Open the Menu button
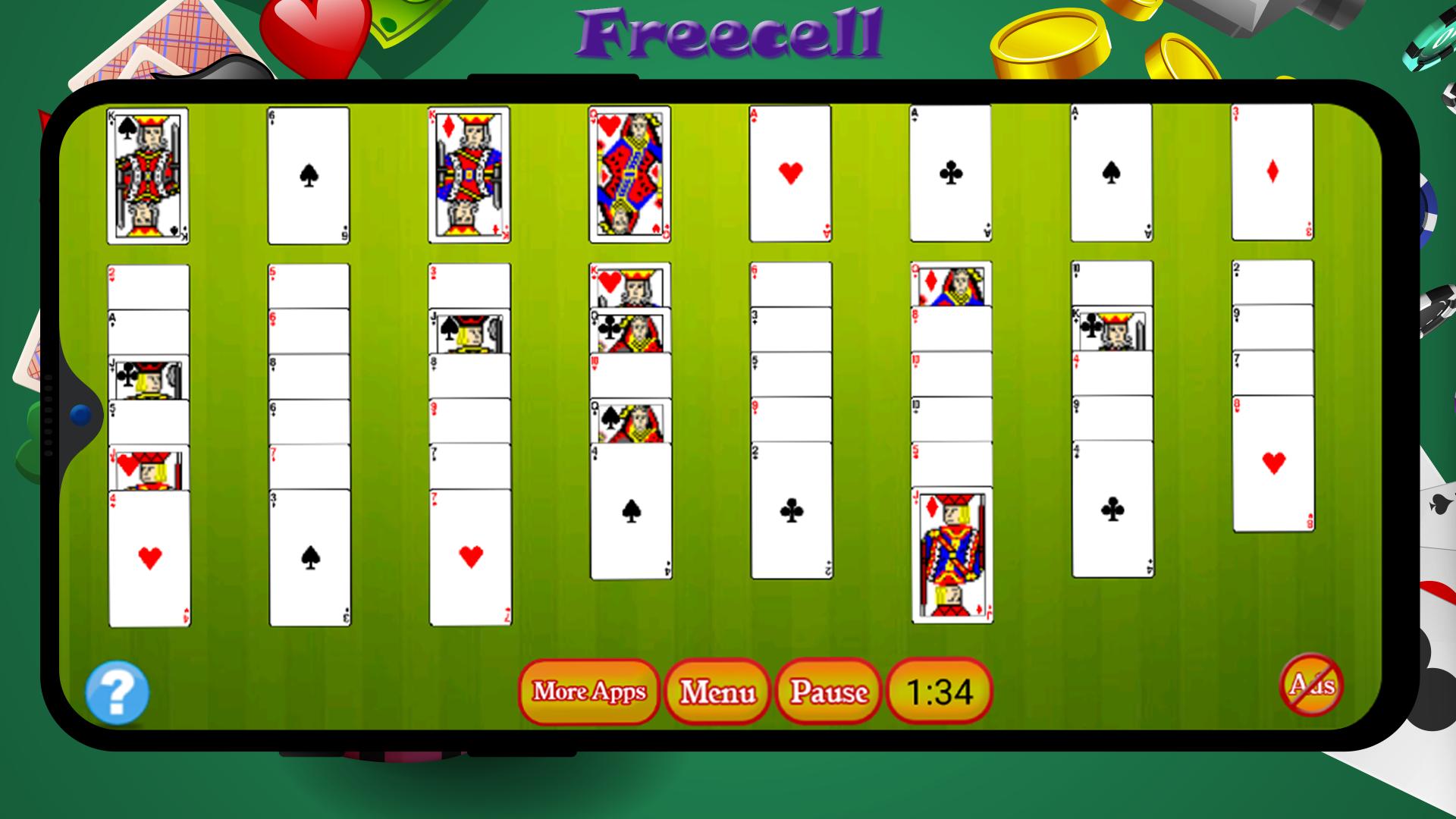1456x819 pixels. (717, 692)
